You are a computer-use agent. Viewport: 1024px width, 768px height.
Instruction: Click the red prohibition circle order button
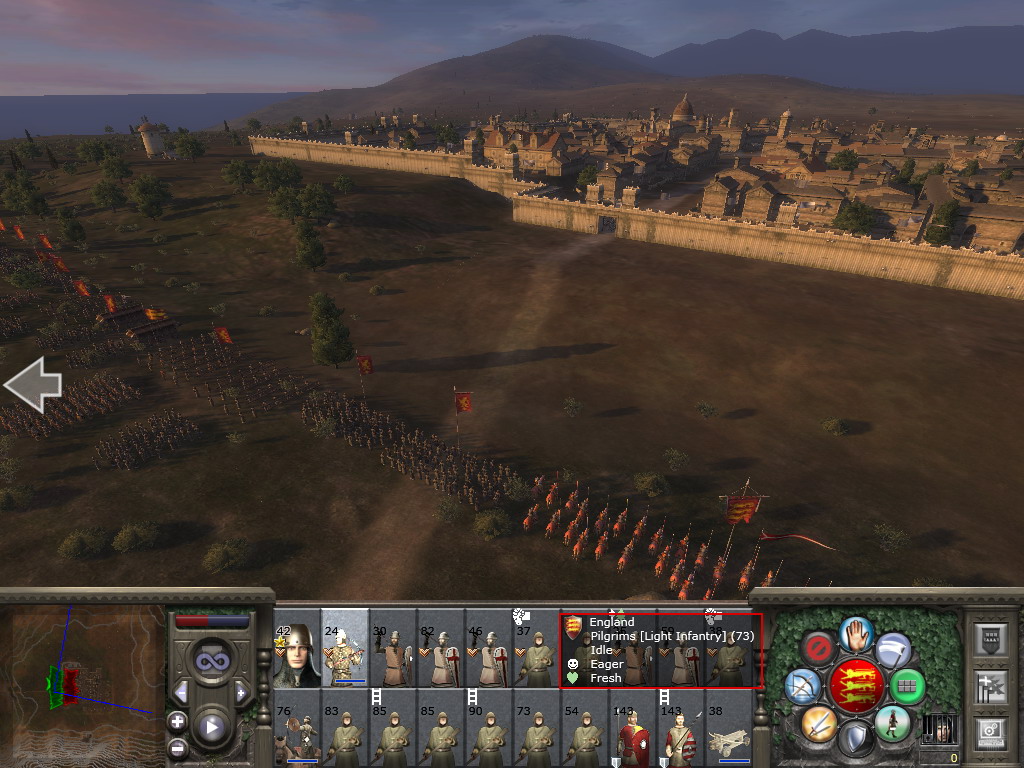[x=820, y=648]
